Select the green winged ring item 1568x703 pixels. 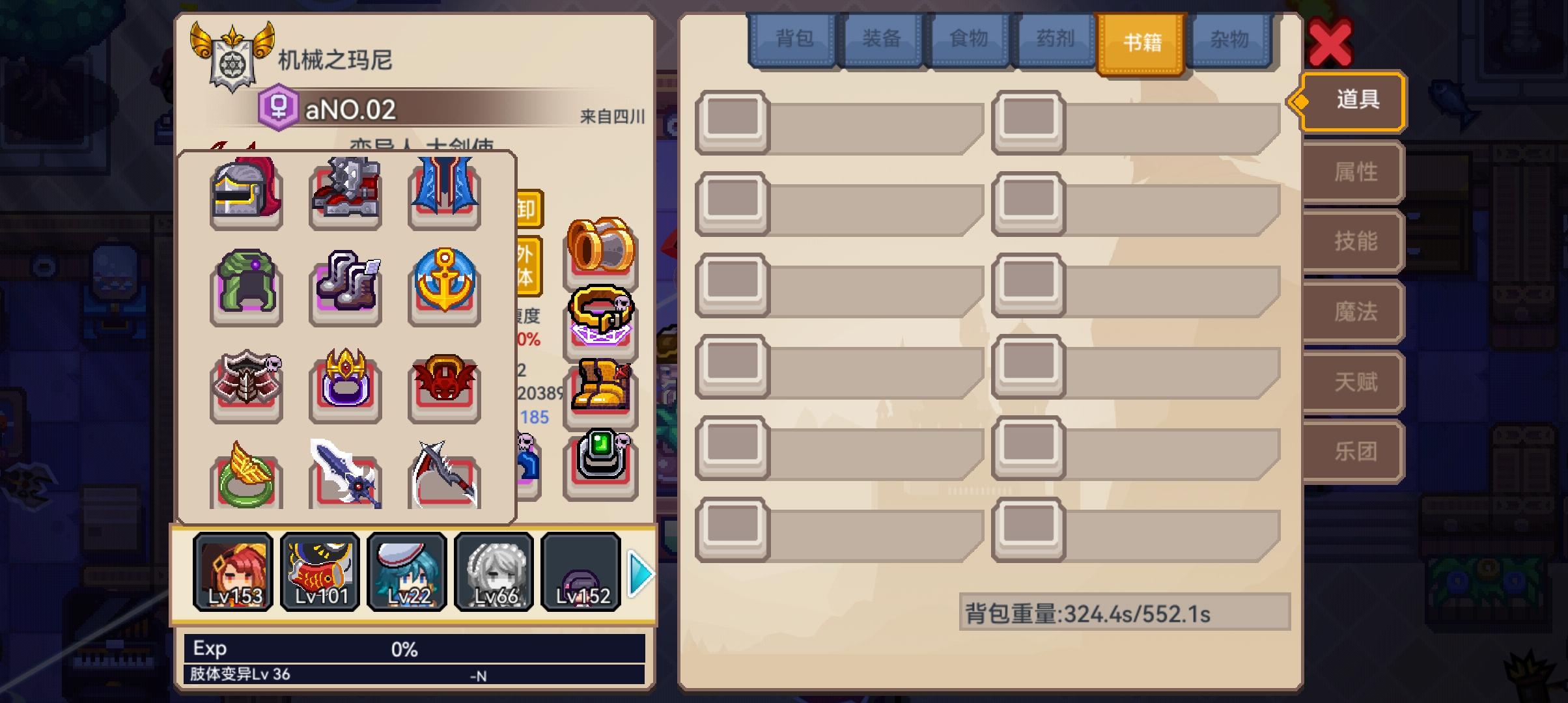click(x=246, y=480)
